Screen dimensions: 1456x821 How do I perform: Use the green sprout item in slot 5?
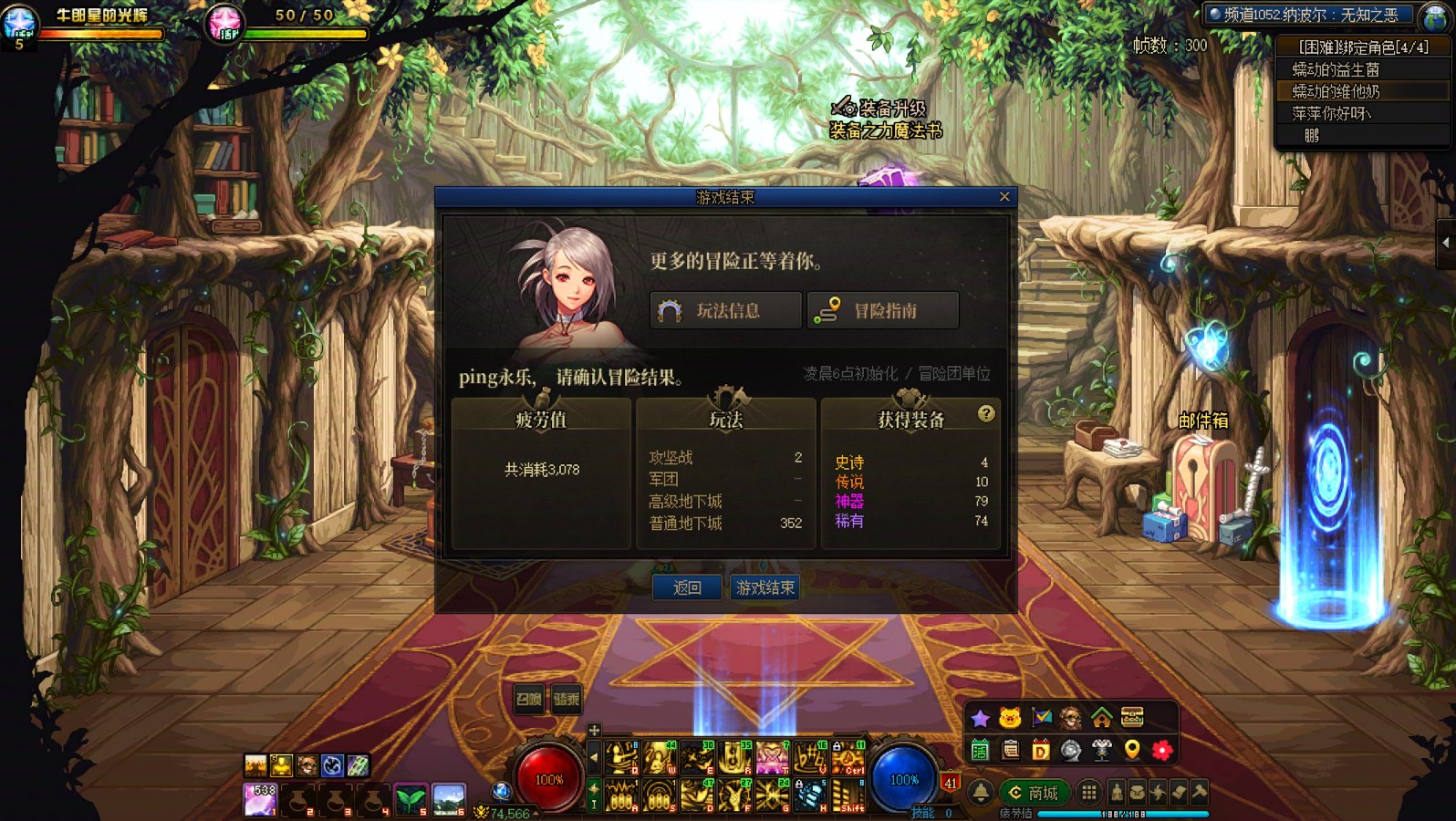411,799
